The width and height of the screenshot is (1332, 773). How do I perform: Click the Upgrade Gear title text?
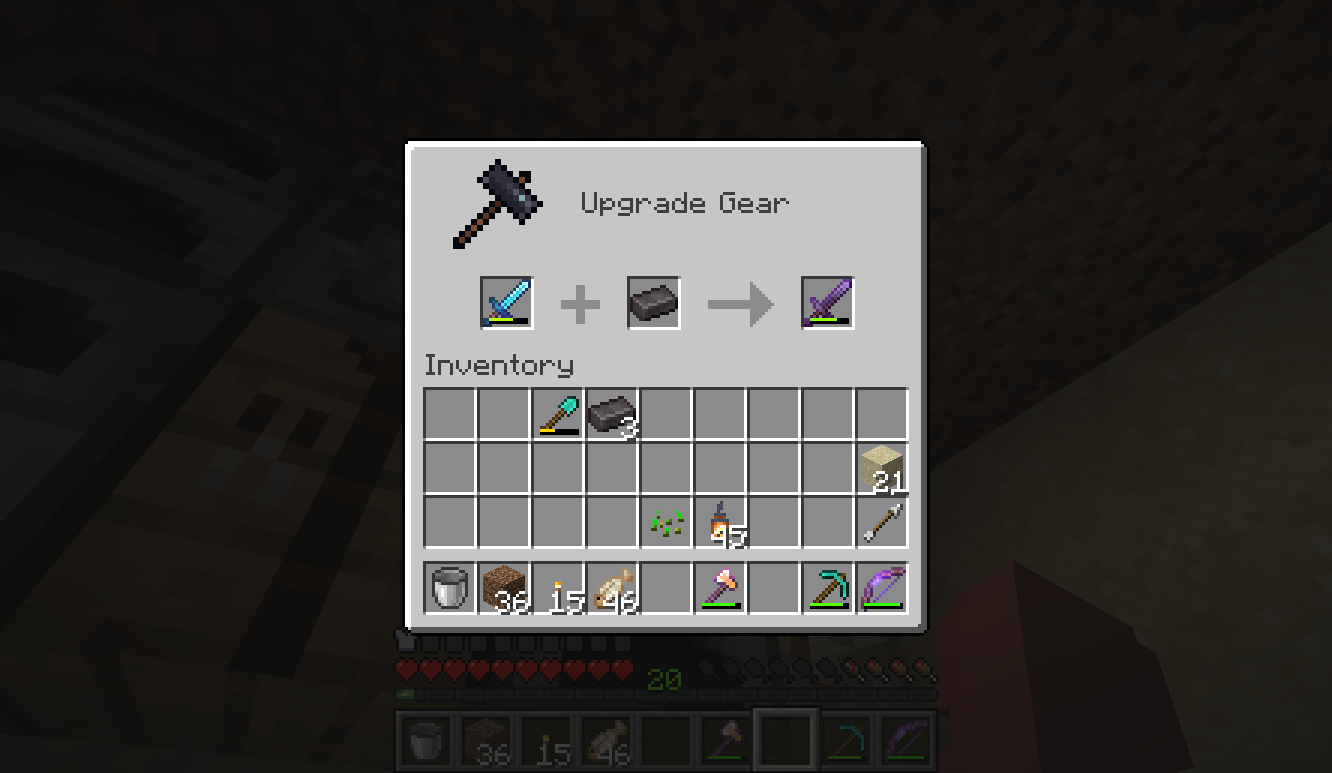pyautogui.click(x=684, y=202)
